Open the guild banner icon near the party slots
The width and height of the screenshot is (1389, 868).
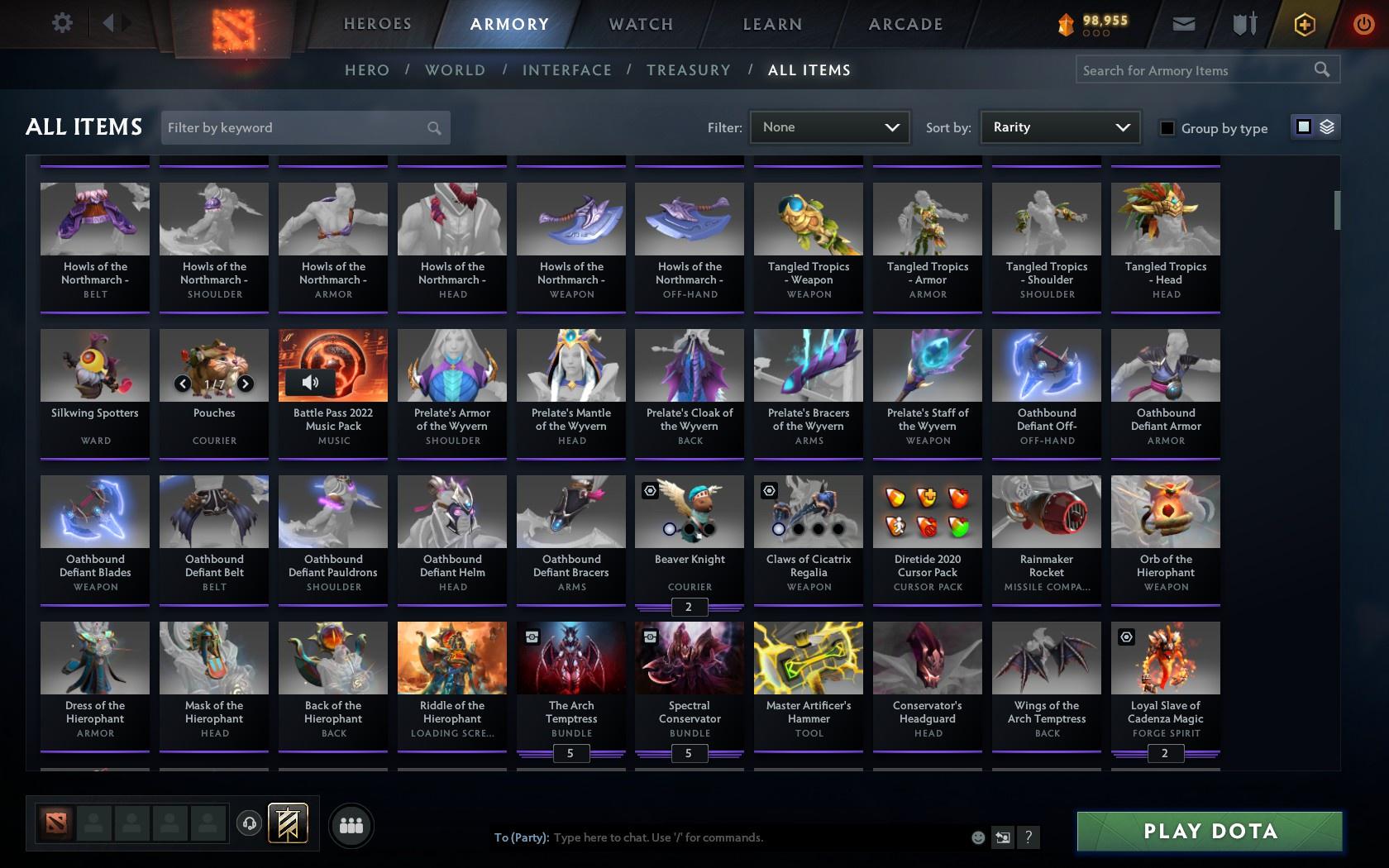point(289,823)
